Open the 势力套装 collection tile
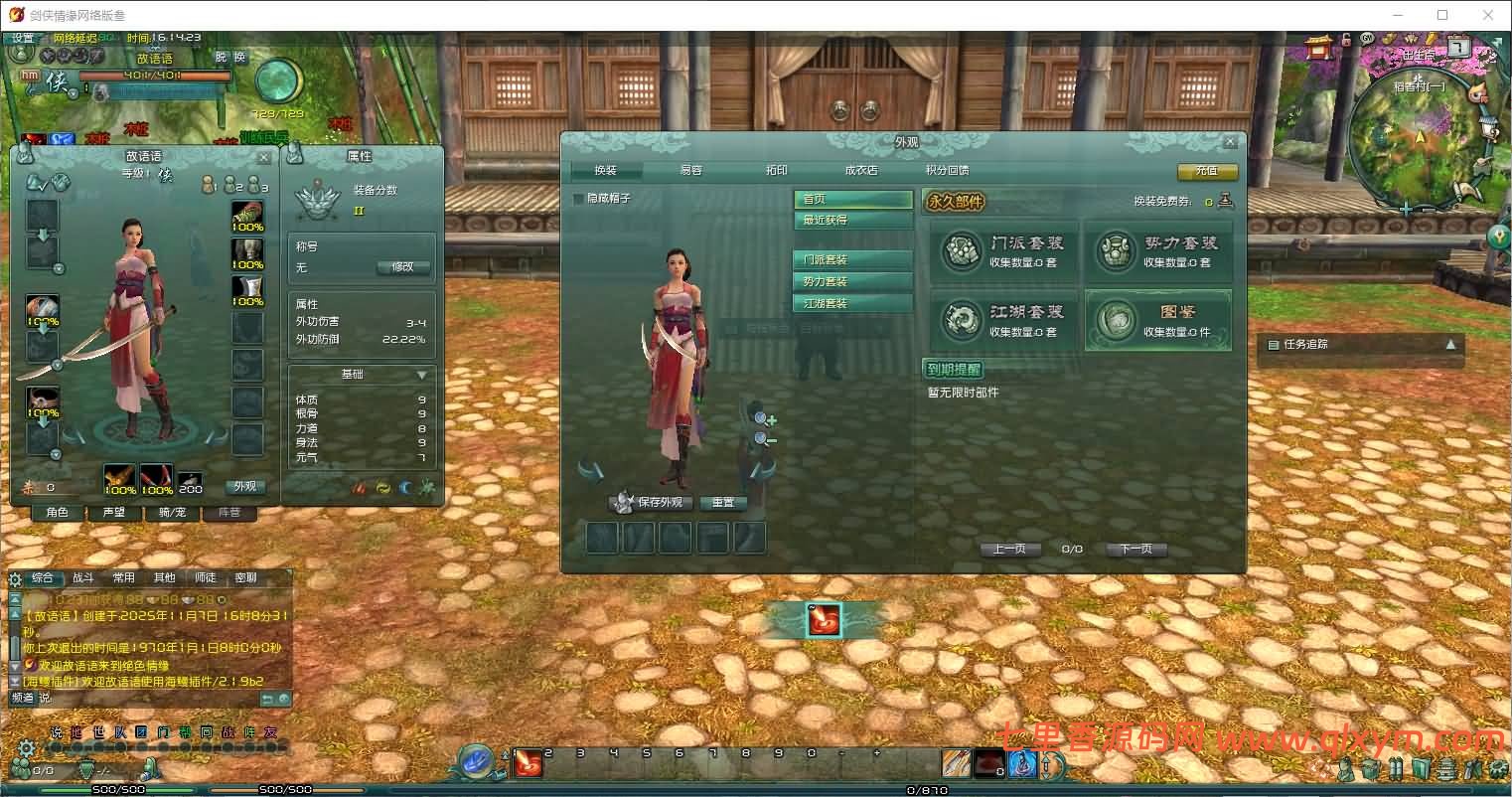This screenshot has height=797, width=1512. click(x=1157, y=251)
